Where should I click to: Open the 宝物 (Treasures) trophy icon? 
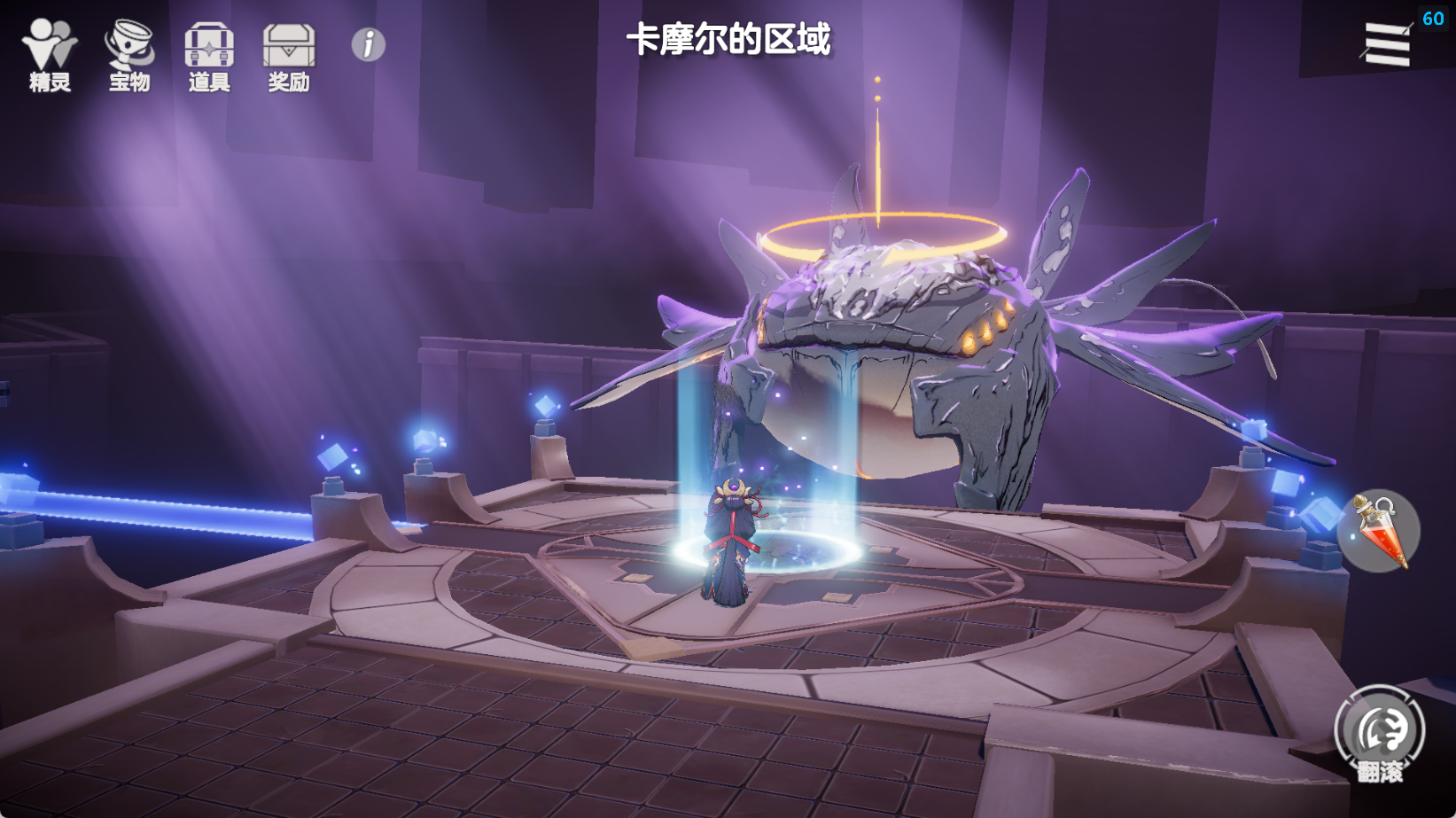pyautogui.click(x=128, y=49)
